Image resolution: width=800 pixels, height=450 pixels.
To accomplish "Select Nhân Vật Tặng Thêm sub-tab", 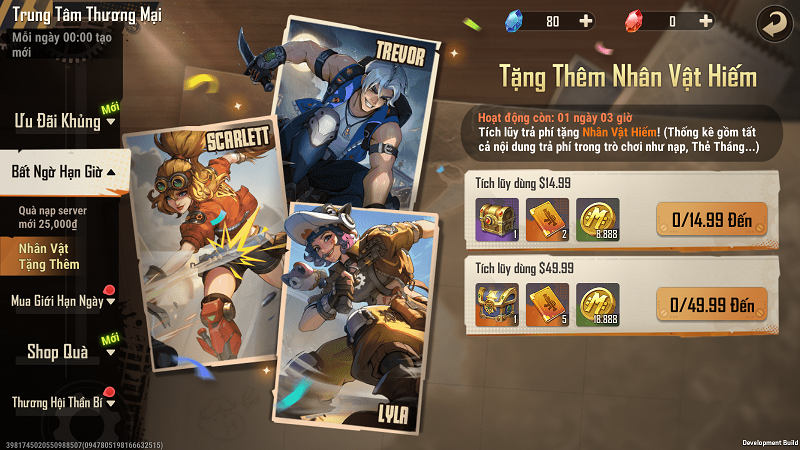I will point(50,256).
